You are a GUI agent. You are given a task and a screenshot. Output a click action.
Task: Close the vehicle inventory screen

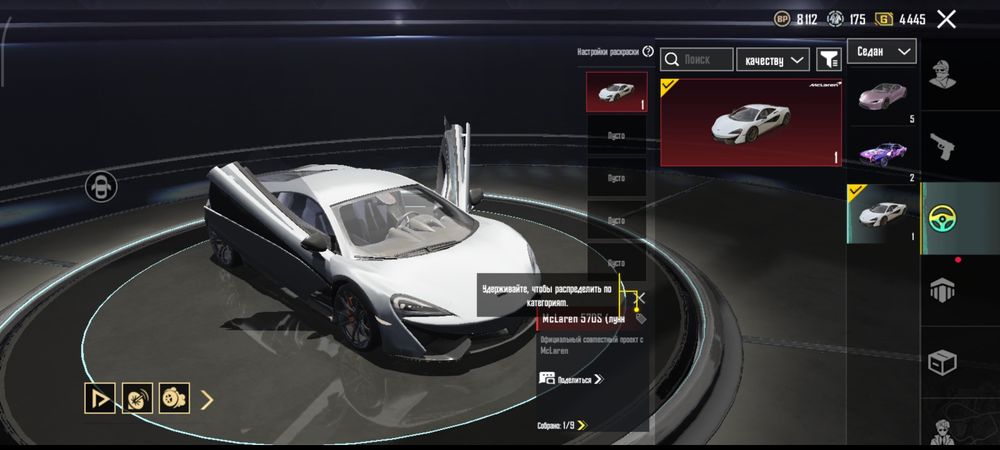(x=946, y=19)
